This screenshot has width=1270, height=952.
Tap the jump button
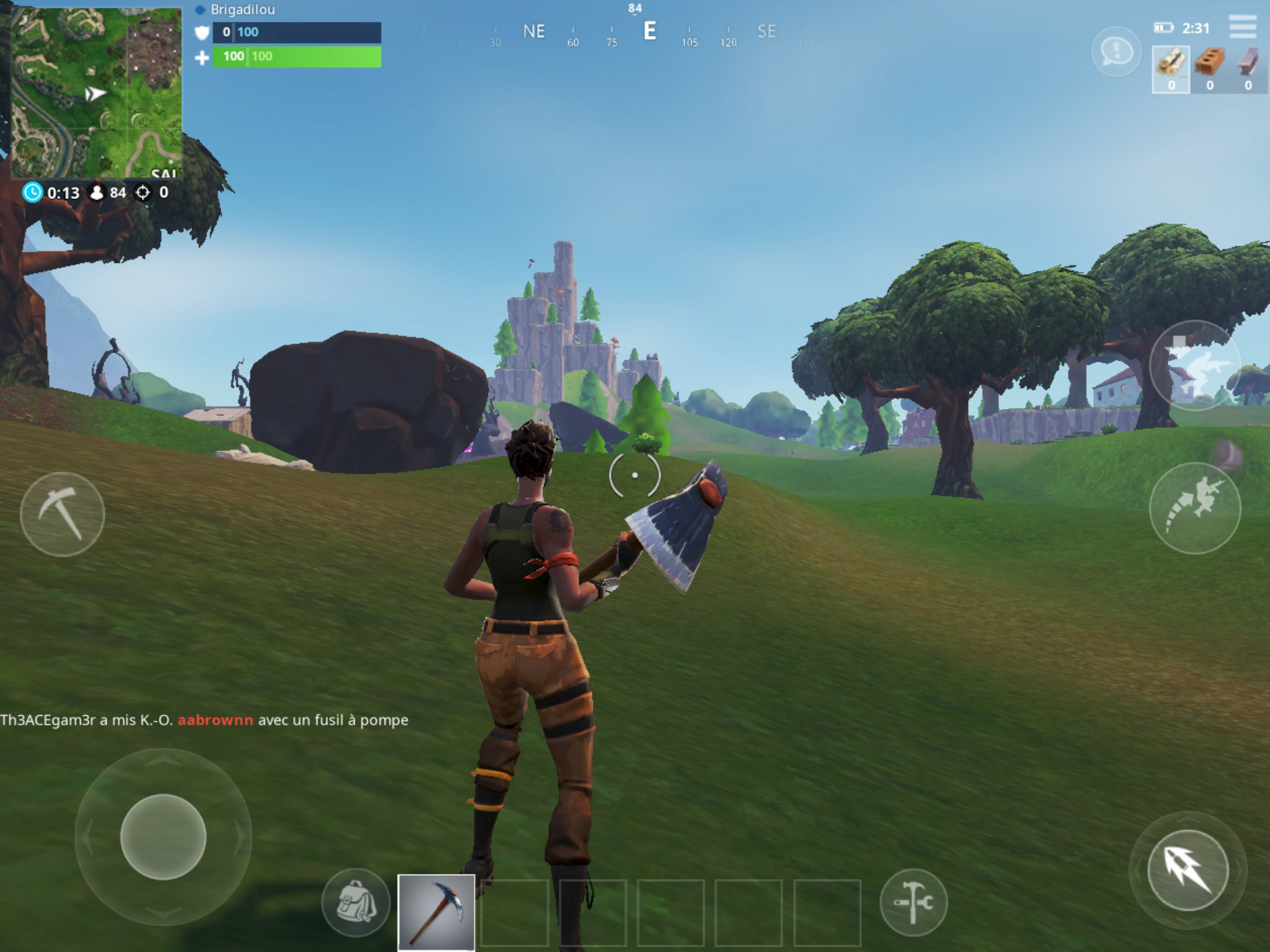click(1194, 508)
